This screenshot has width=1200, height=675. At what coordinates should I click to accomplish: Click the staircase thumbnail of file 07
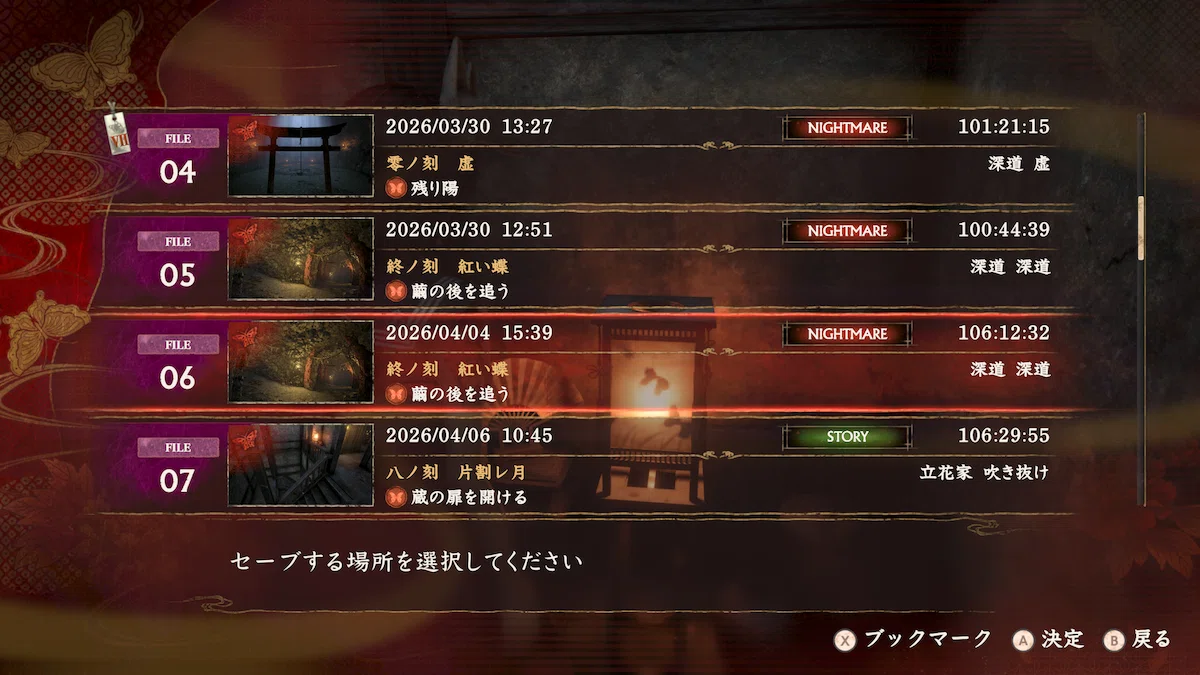(x=300, y=465)
